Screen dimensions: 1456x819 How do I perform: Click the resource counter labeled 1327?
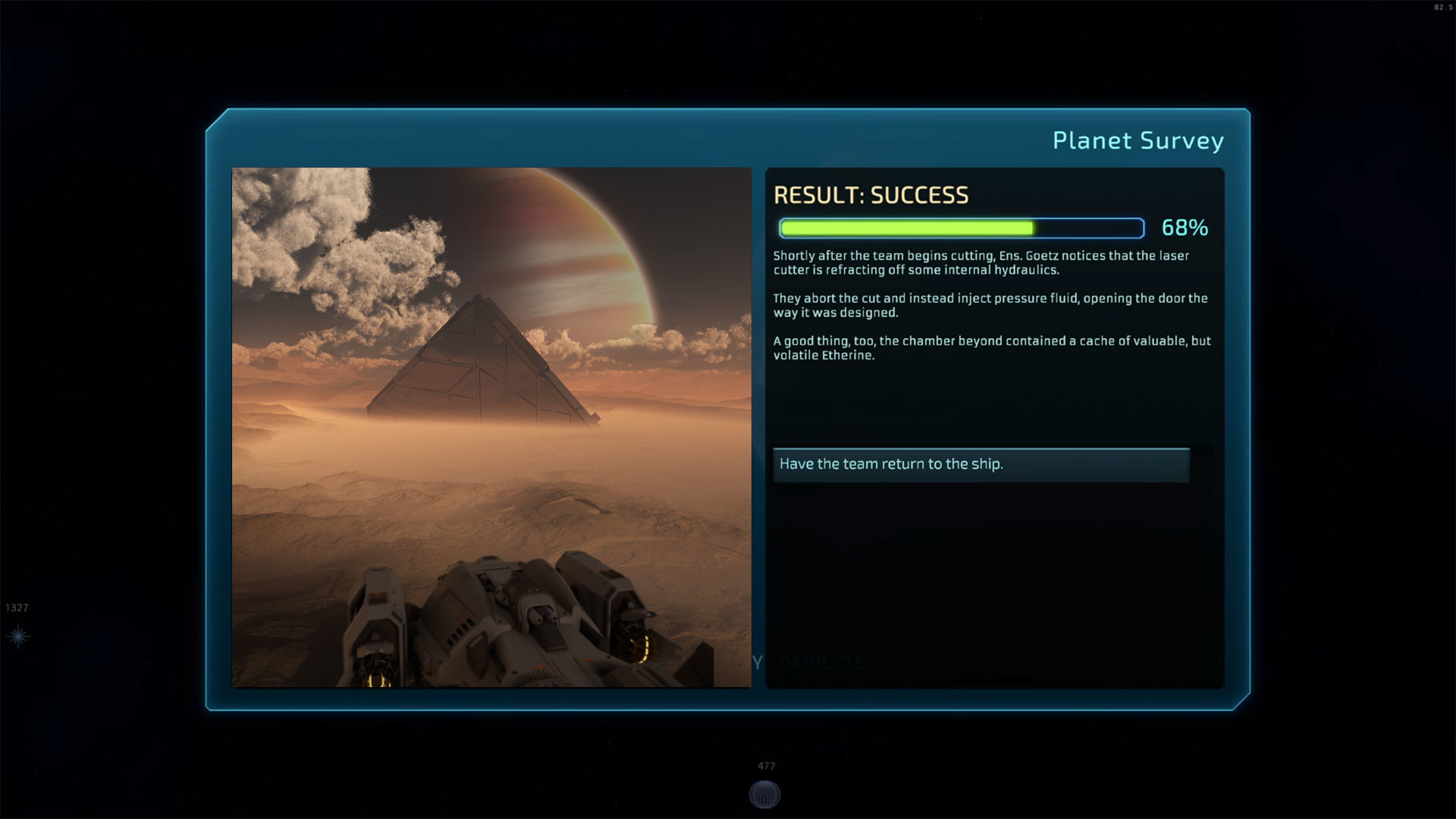click(18, 607)
